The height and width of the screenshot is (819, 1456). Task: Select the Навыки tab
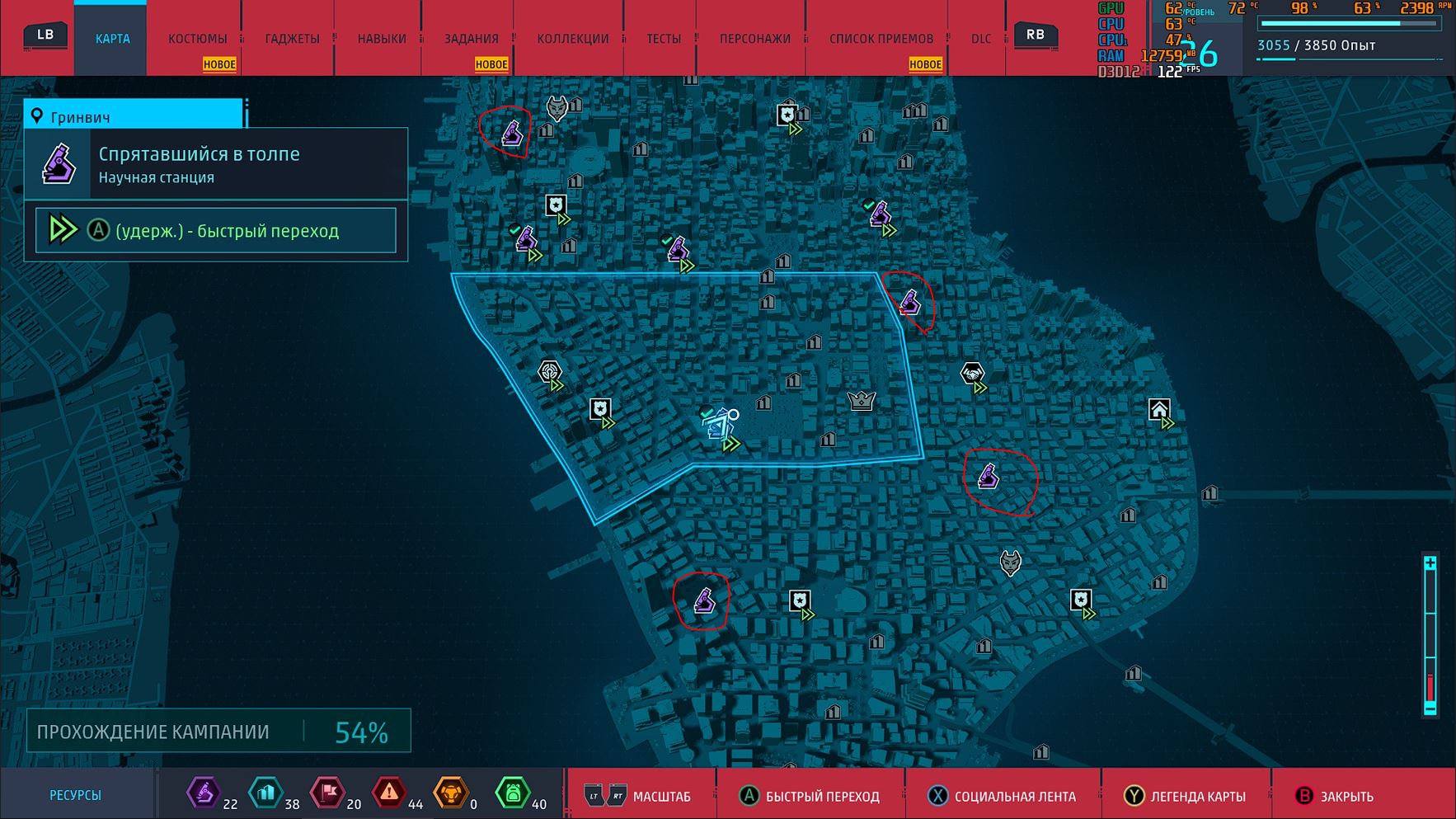pos(382,39)
